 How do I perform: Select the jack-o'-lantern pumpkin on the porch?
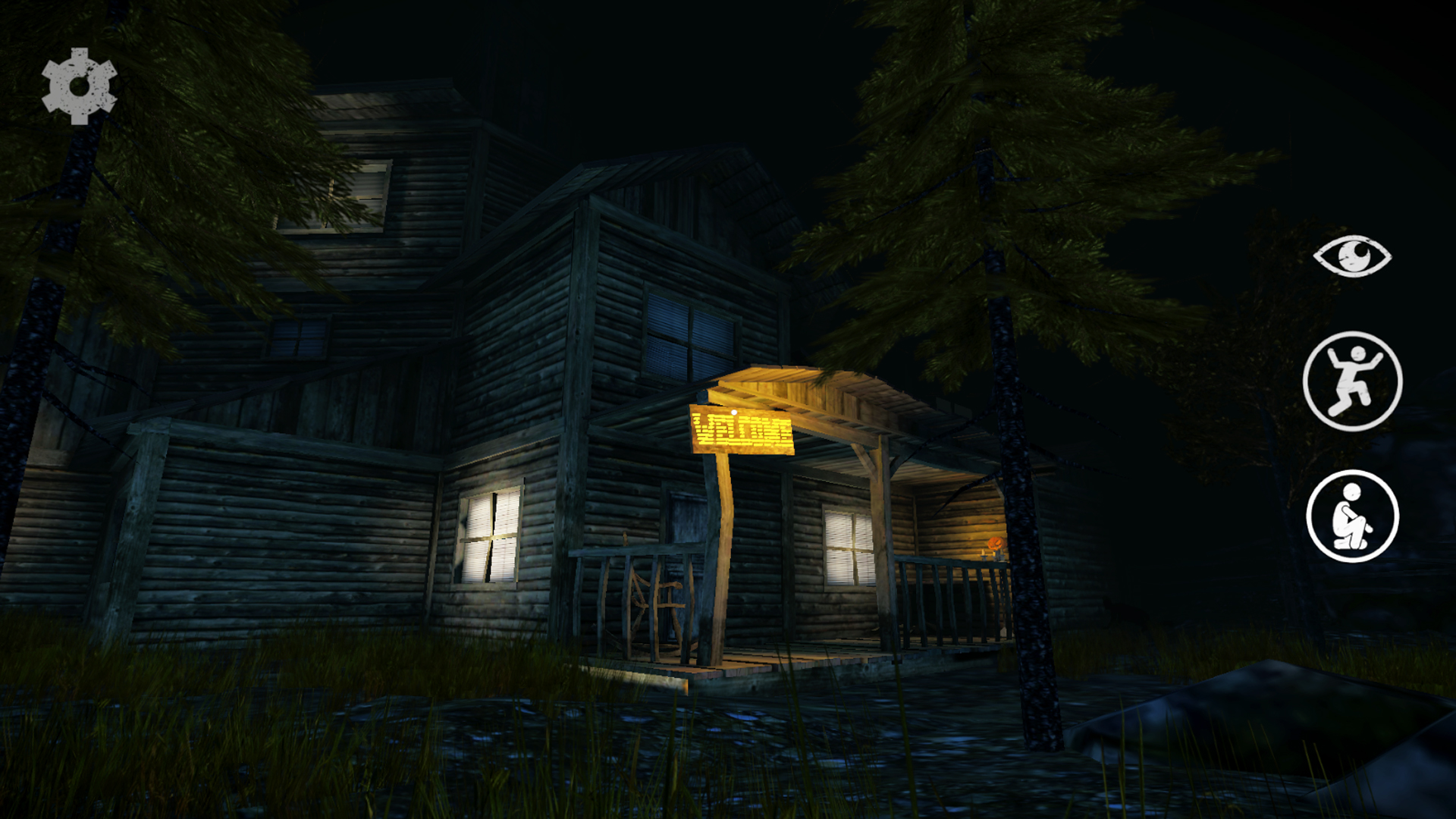pos(996,543)
